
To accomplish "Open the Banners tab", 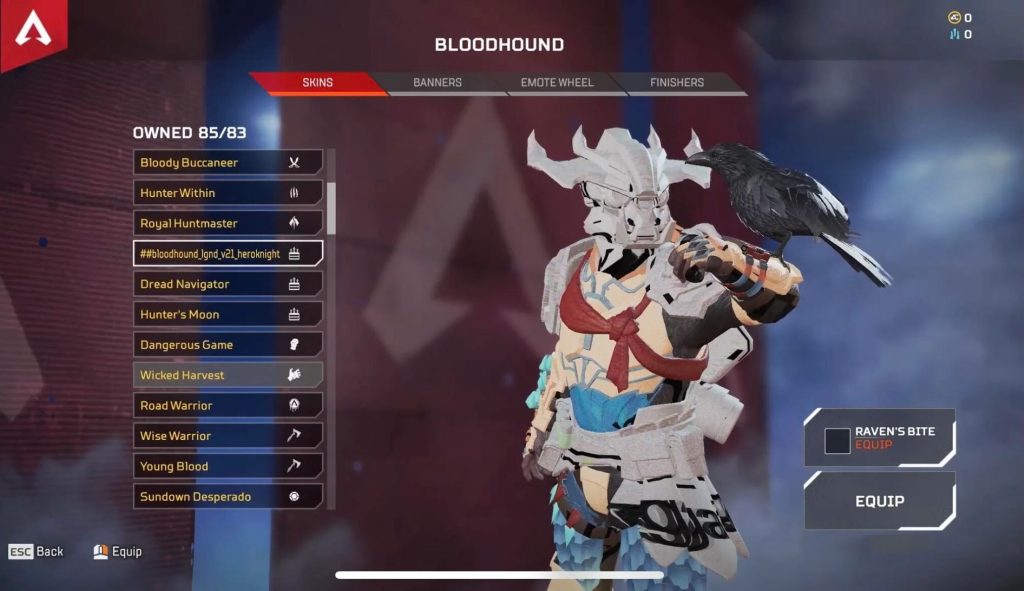I will (x=437, y=83).
